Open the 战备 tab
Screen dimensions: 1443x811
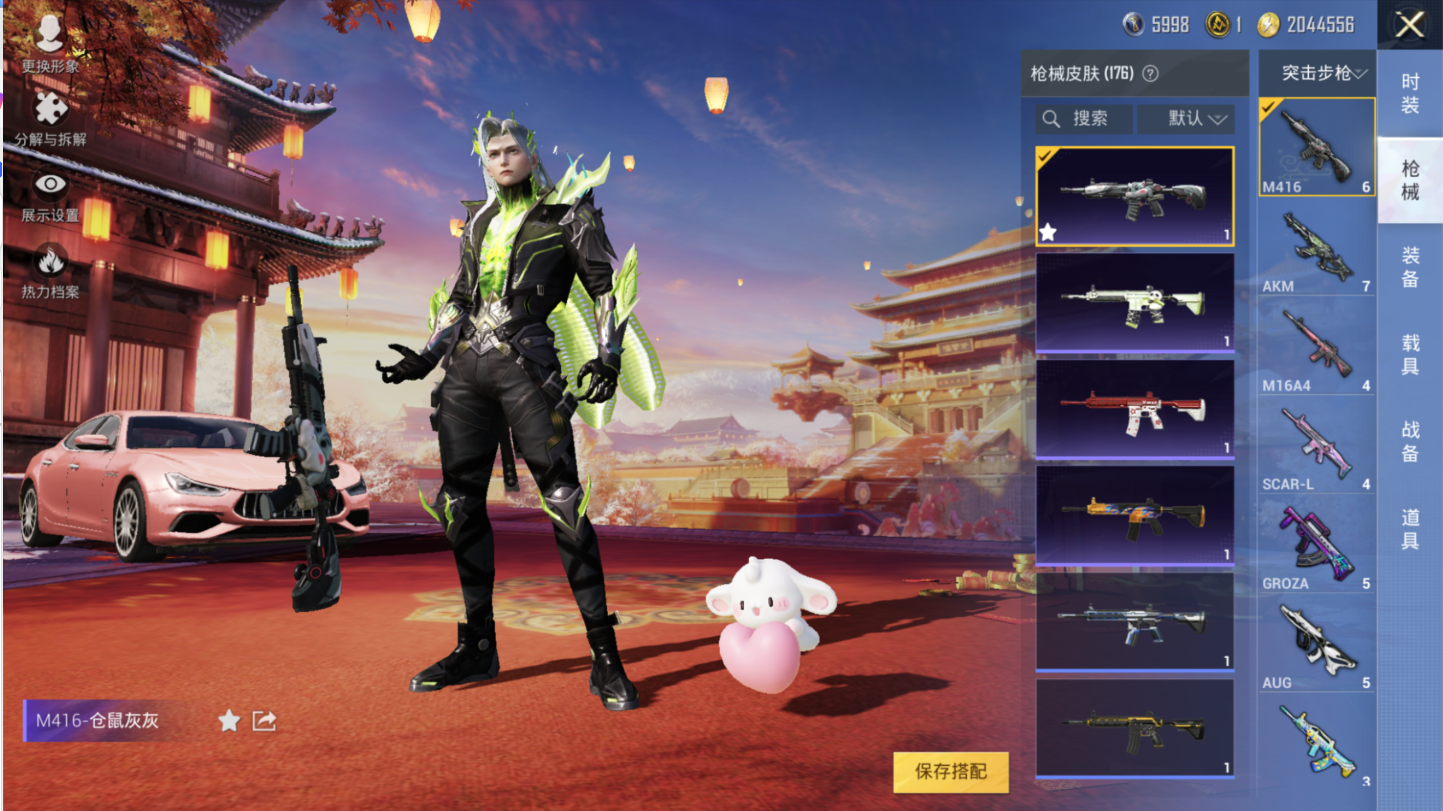point(1409,441)
